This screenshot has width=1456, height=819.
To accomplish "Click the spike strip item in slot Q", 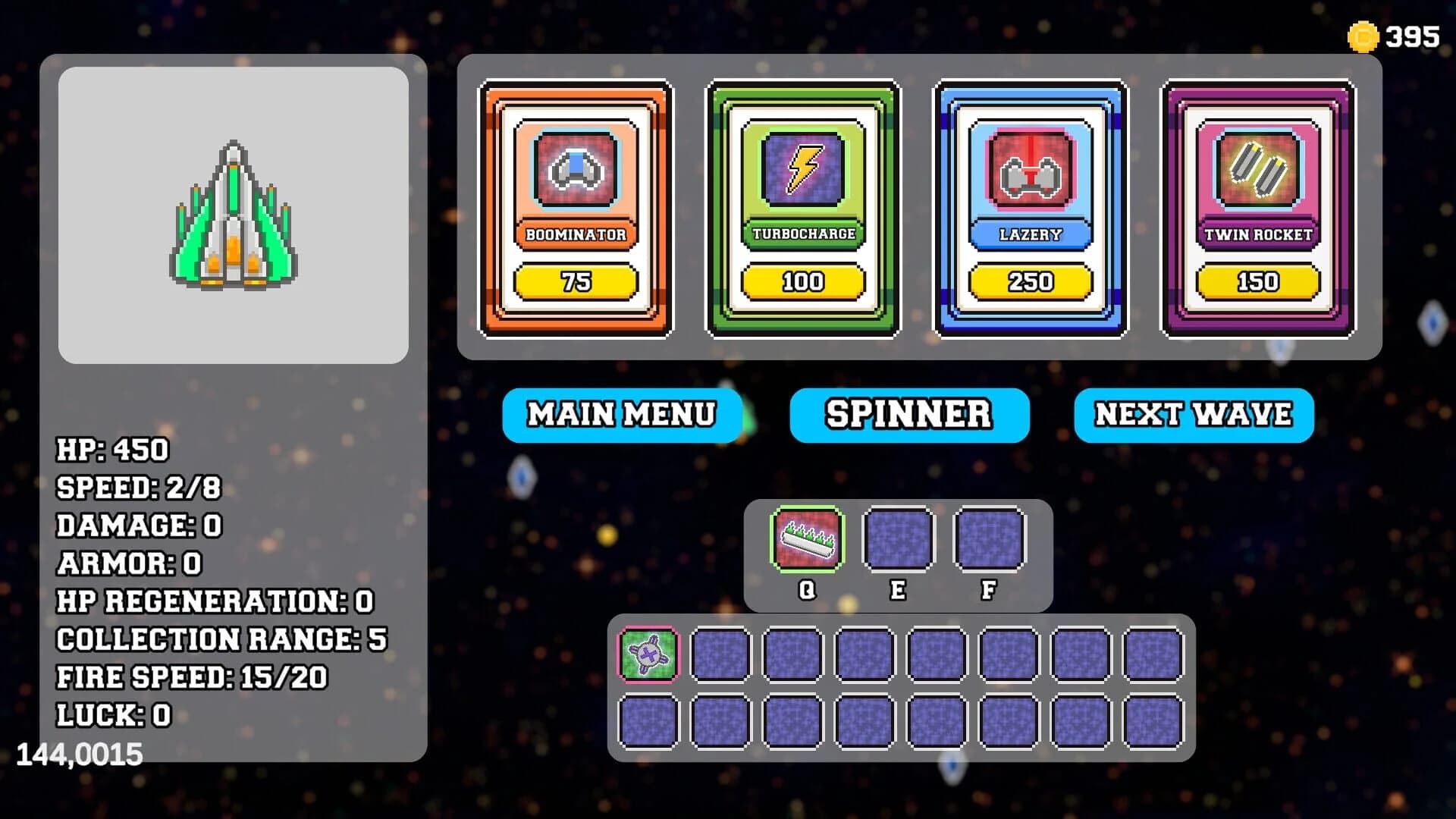I will point(806,540).
